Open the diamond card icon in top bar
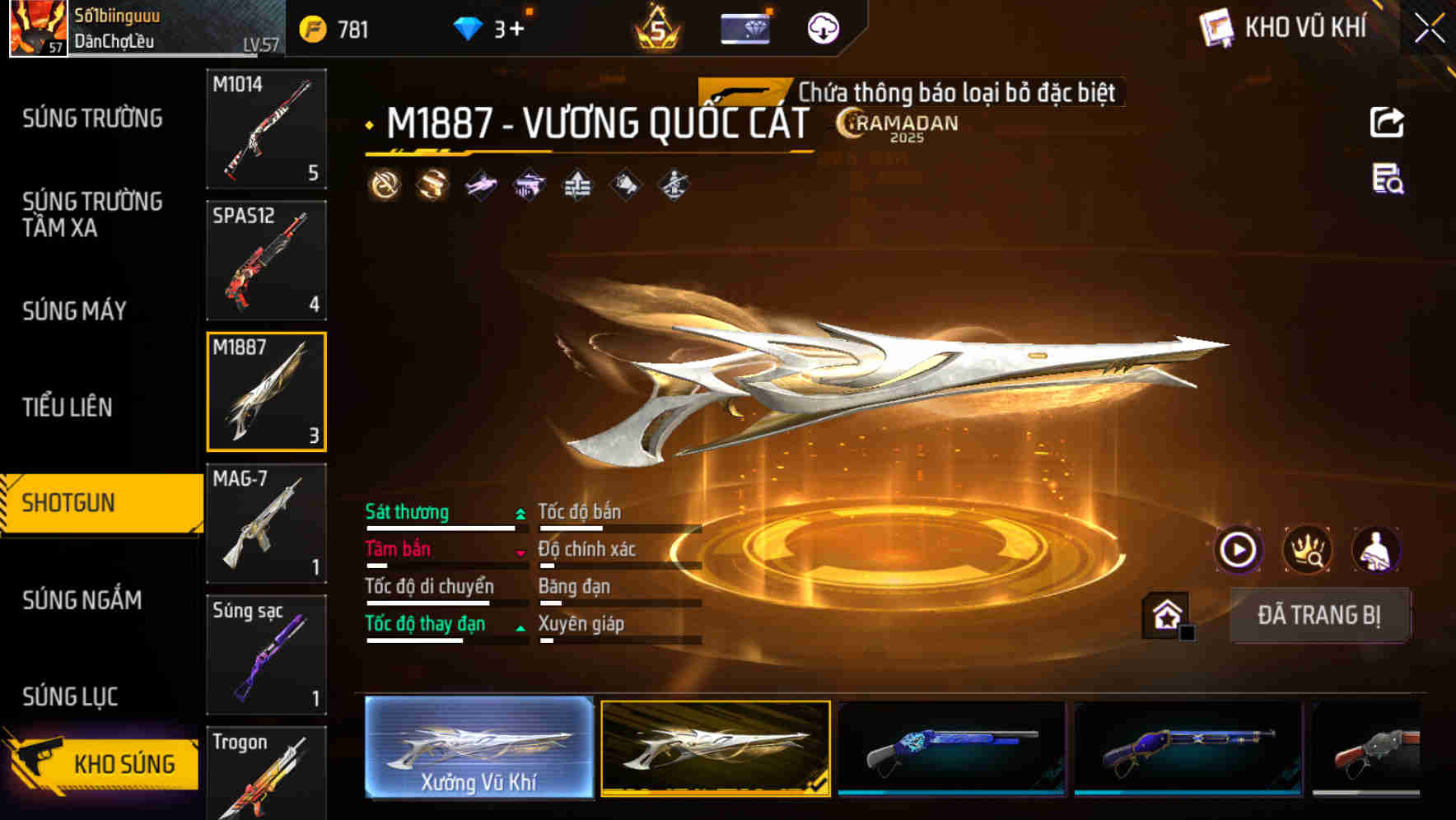The image size is (1456, 820). click(745, 27)
